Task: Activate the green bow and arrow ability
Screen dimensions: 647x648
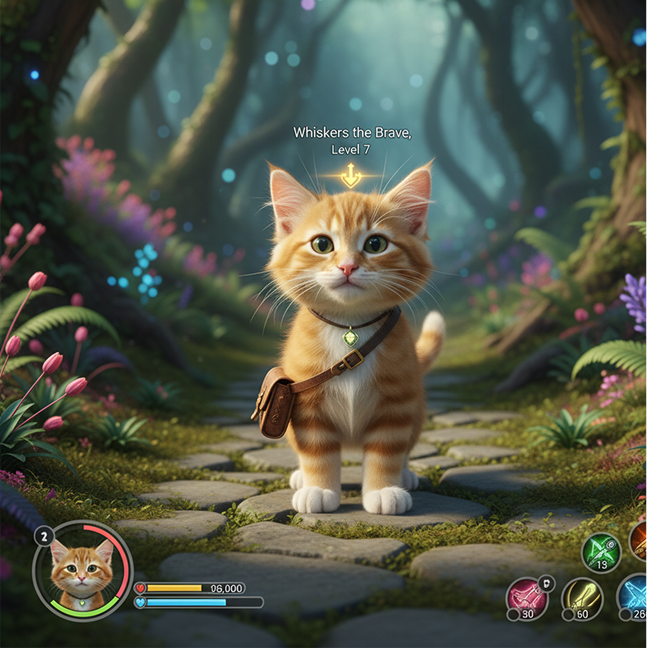Action: tap(601, 551)
